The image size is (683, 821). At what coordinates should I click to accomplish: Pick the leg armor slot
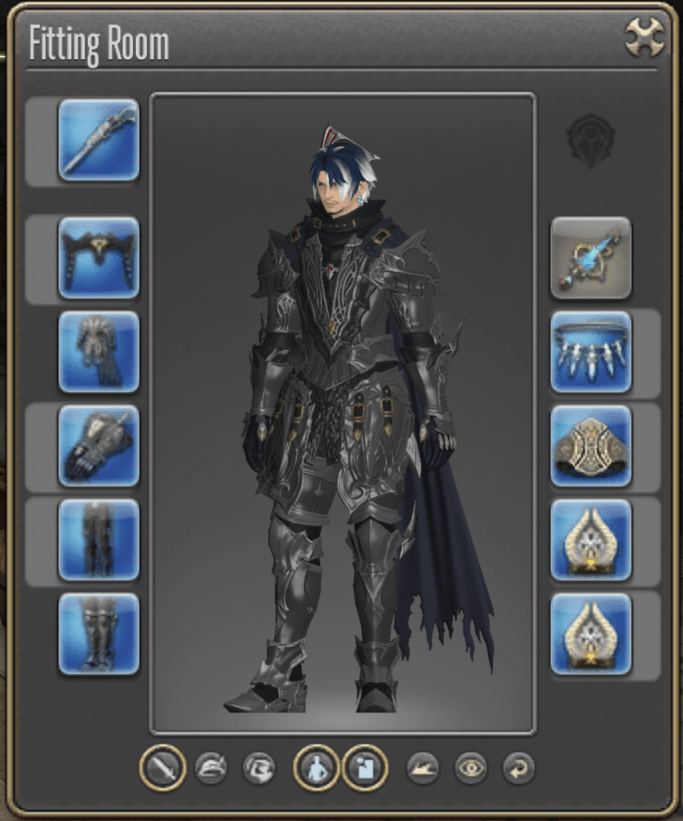[x=98, y=539]
